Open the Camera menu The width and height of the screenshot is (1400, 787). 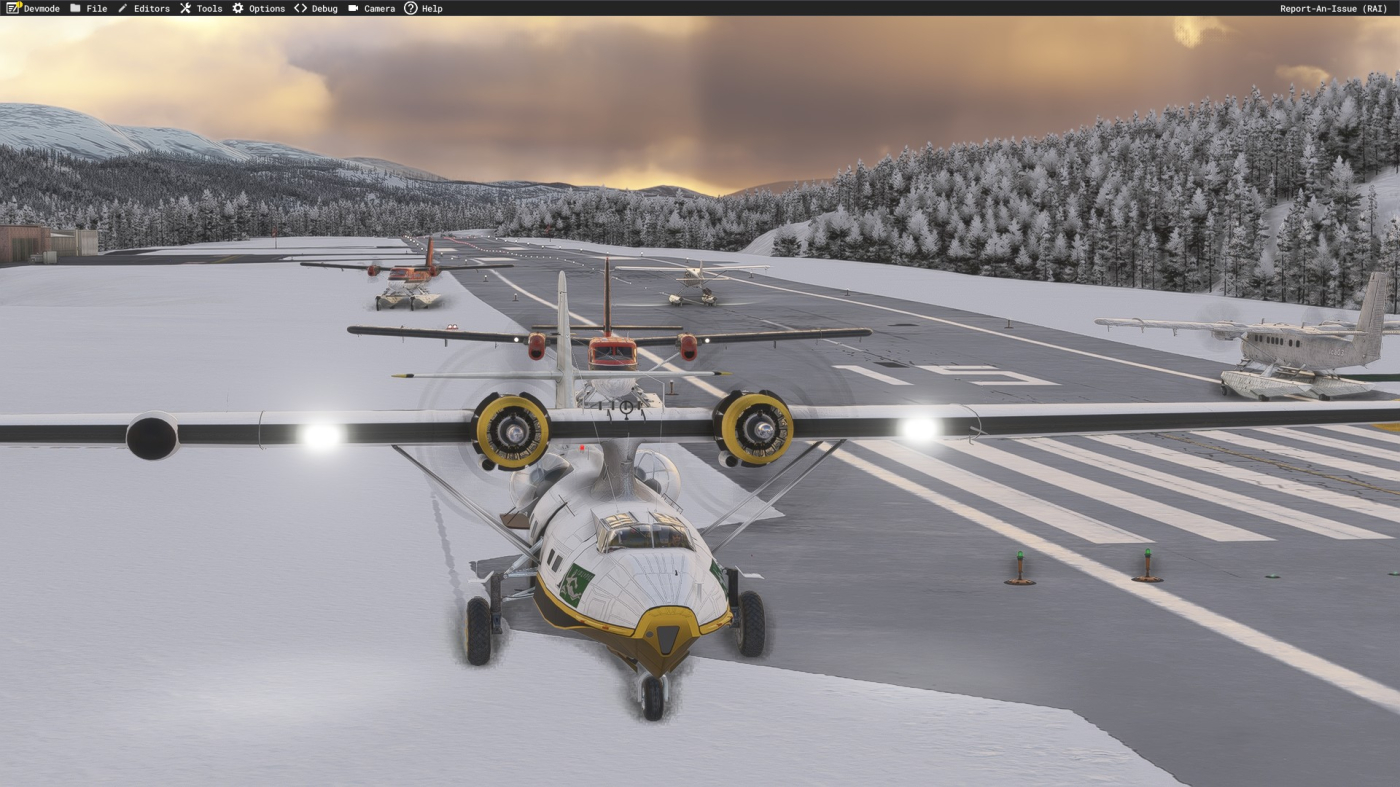coord(371,8)
